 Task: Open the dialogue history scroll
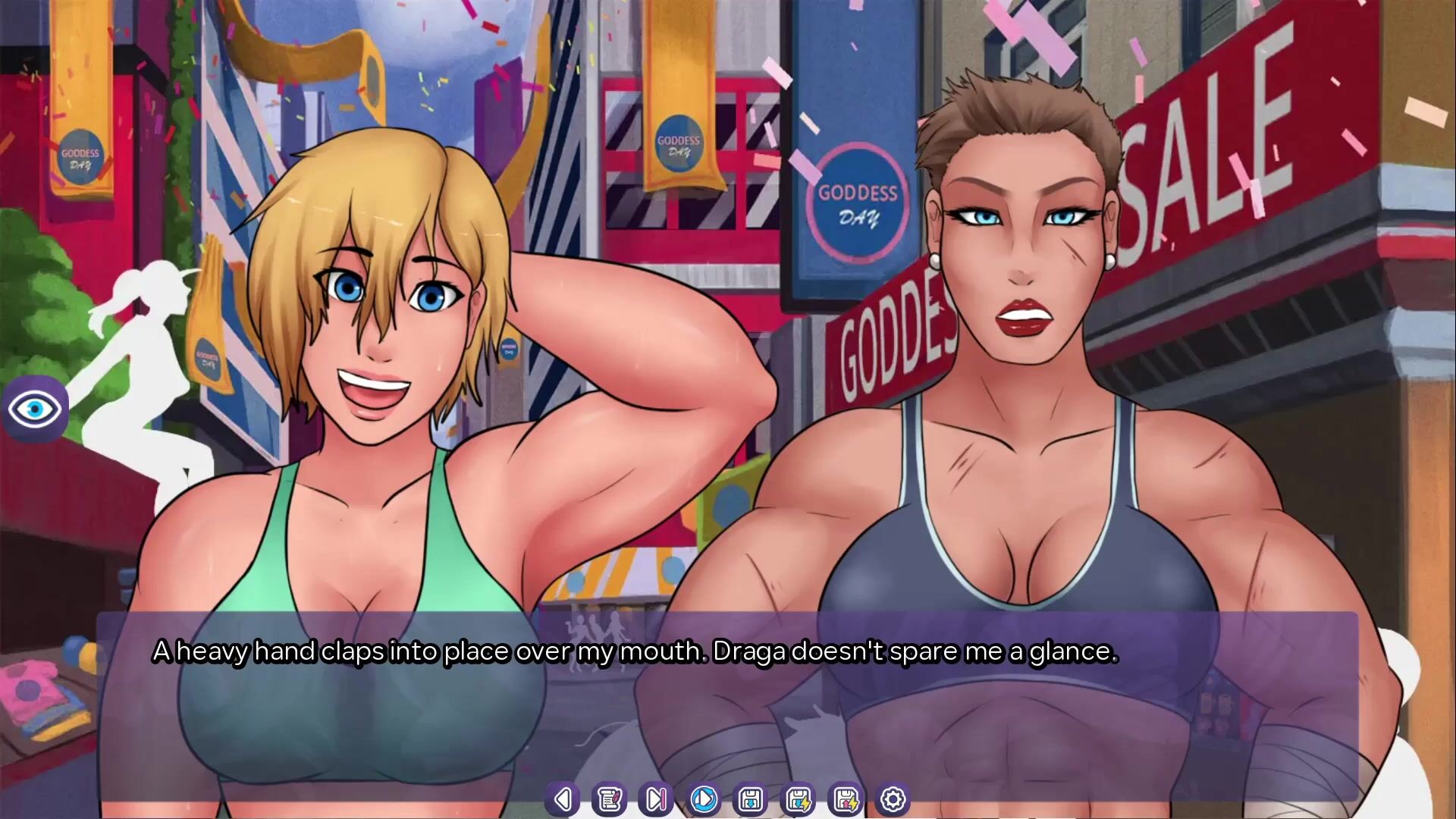[x=609, y=799]
